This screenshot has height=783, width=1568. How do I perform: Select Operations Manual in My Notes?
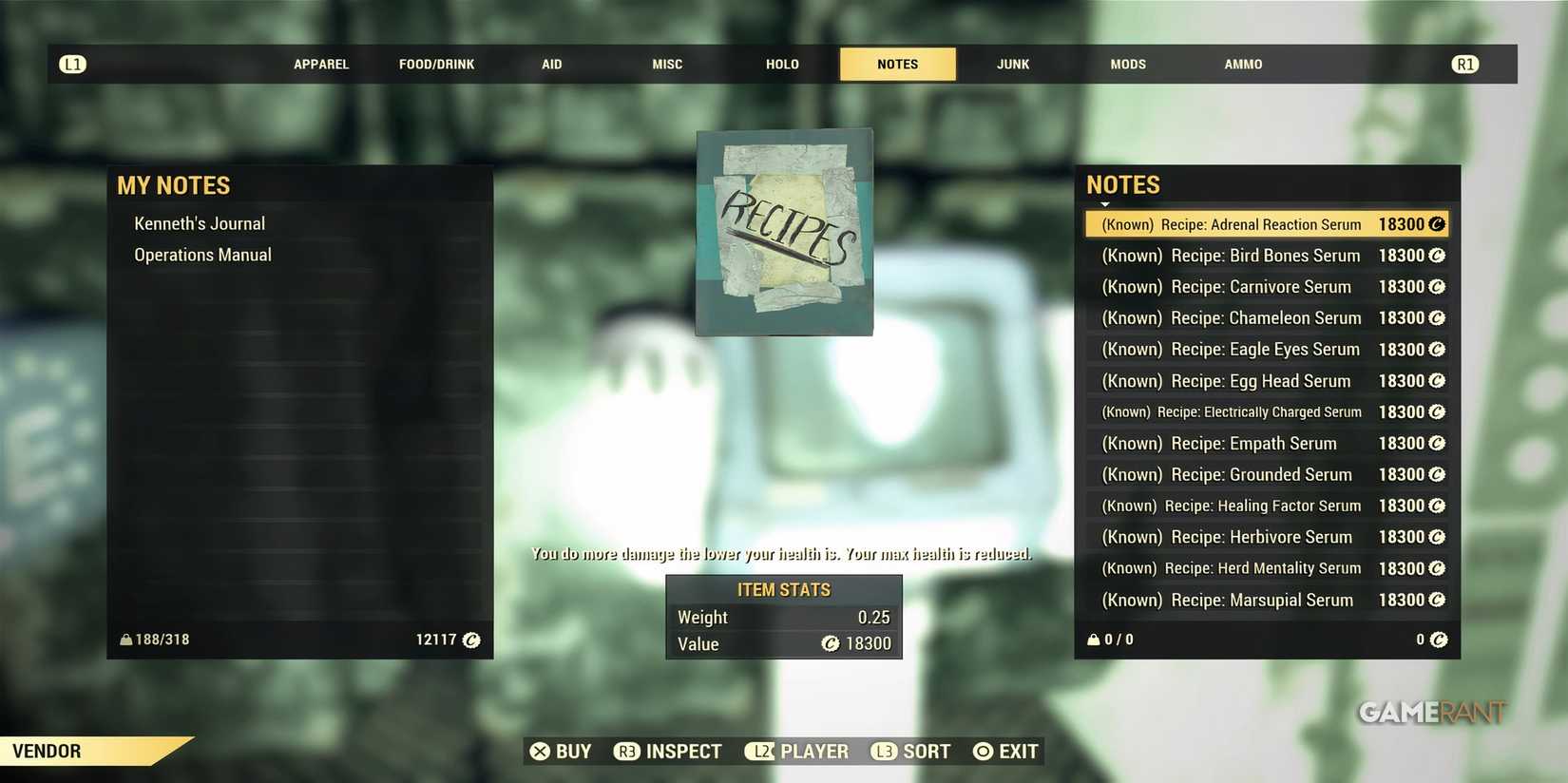pos(202,254)
